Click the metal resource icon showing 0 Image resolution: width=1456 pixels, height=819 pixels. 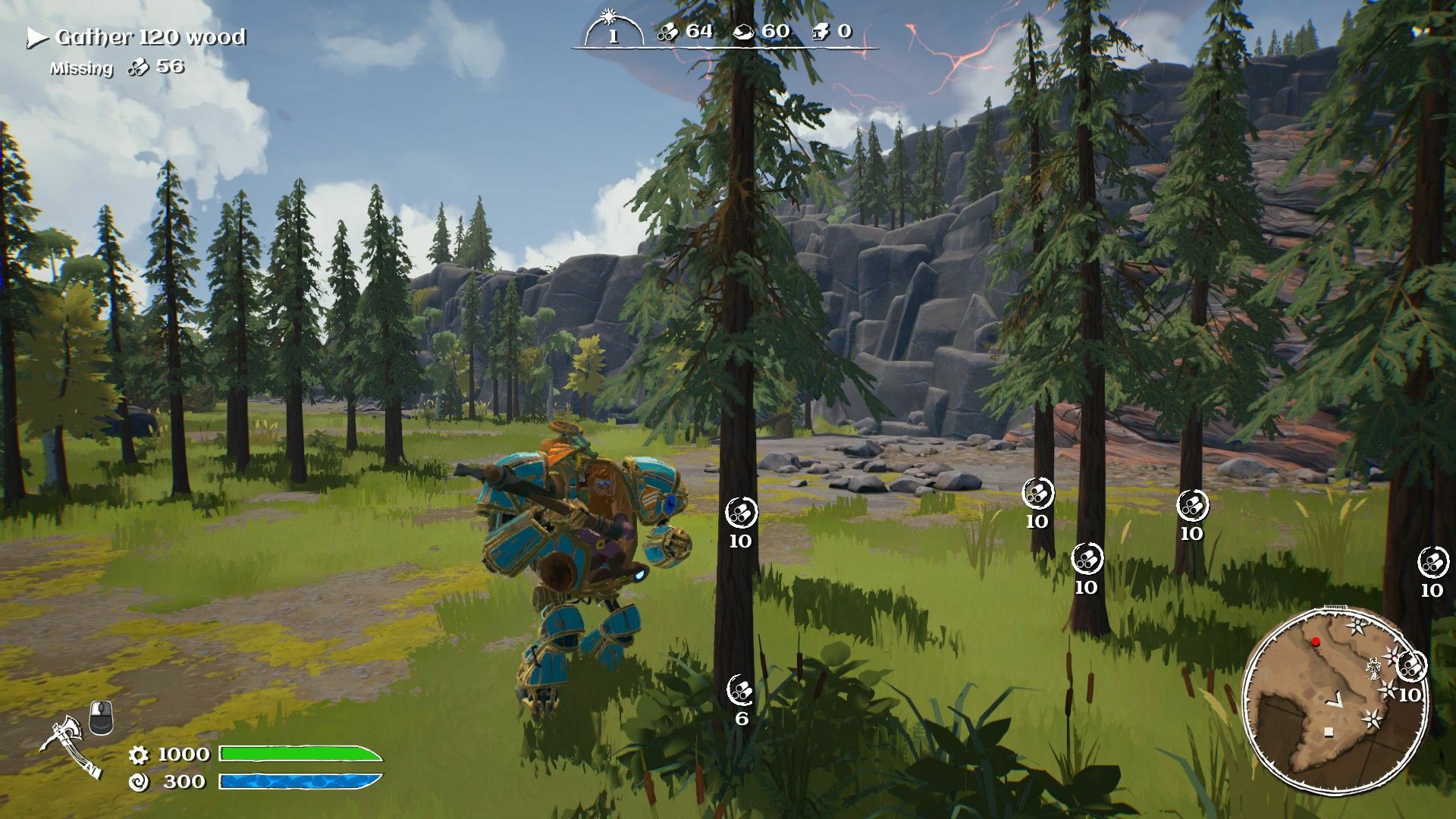click(821, 33)
